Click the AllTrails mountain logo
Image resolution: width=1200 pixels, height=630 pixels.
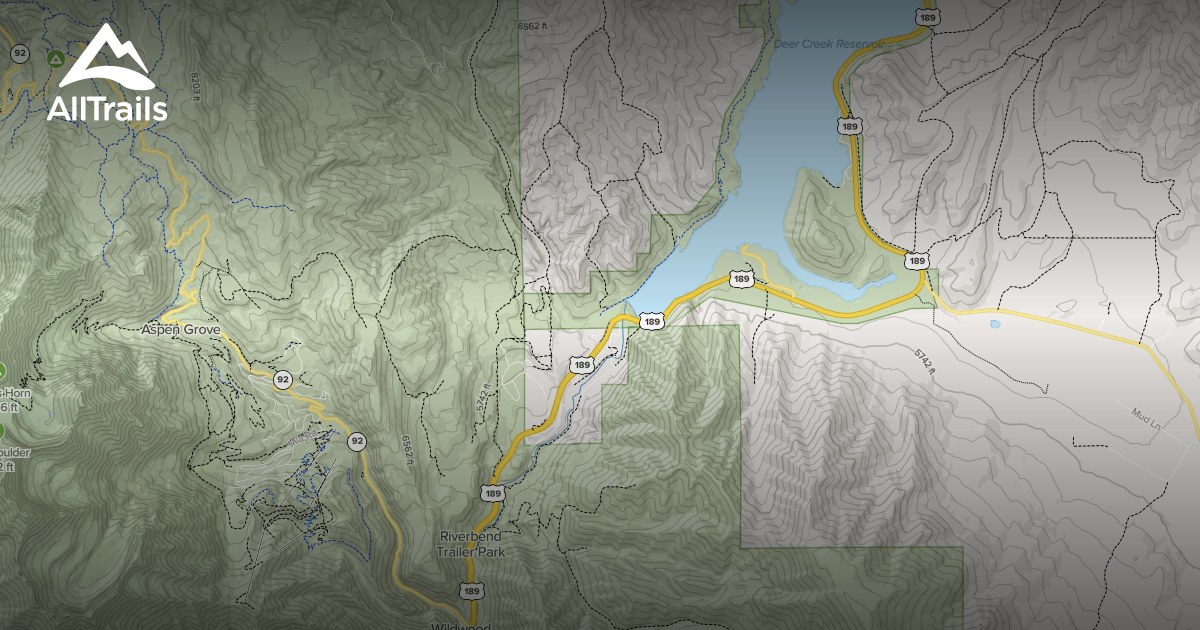click(106, 75)
